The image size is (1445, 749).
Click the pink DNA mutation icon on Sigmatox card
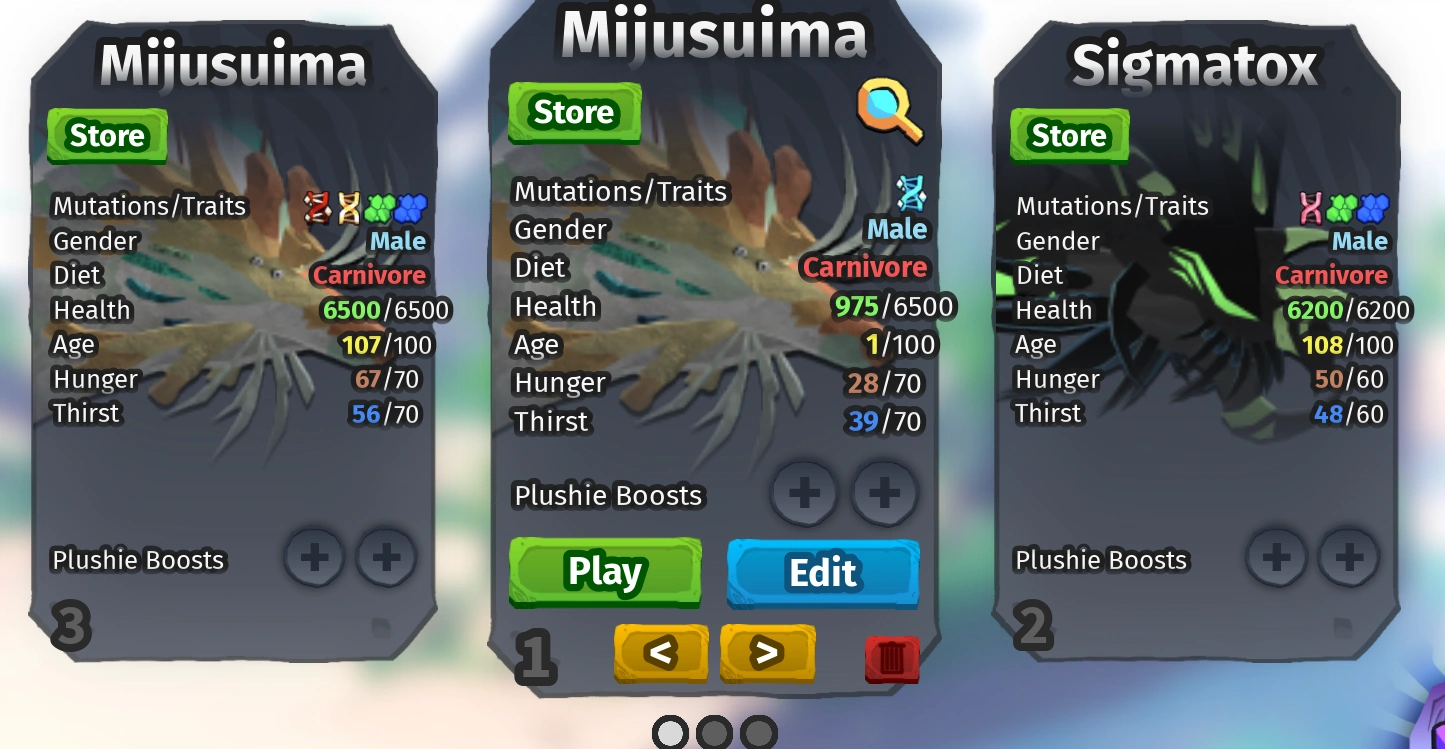point(1312,206)
